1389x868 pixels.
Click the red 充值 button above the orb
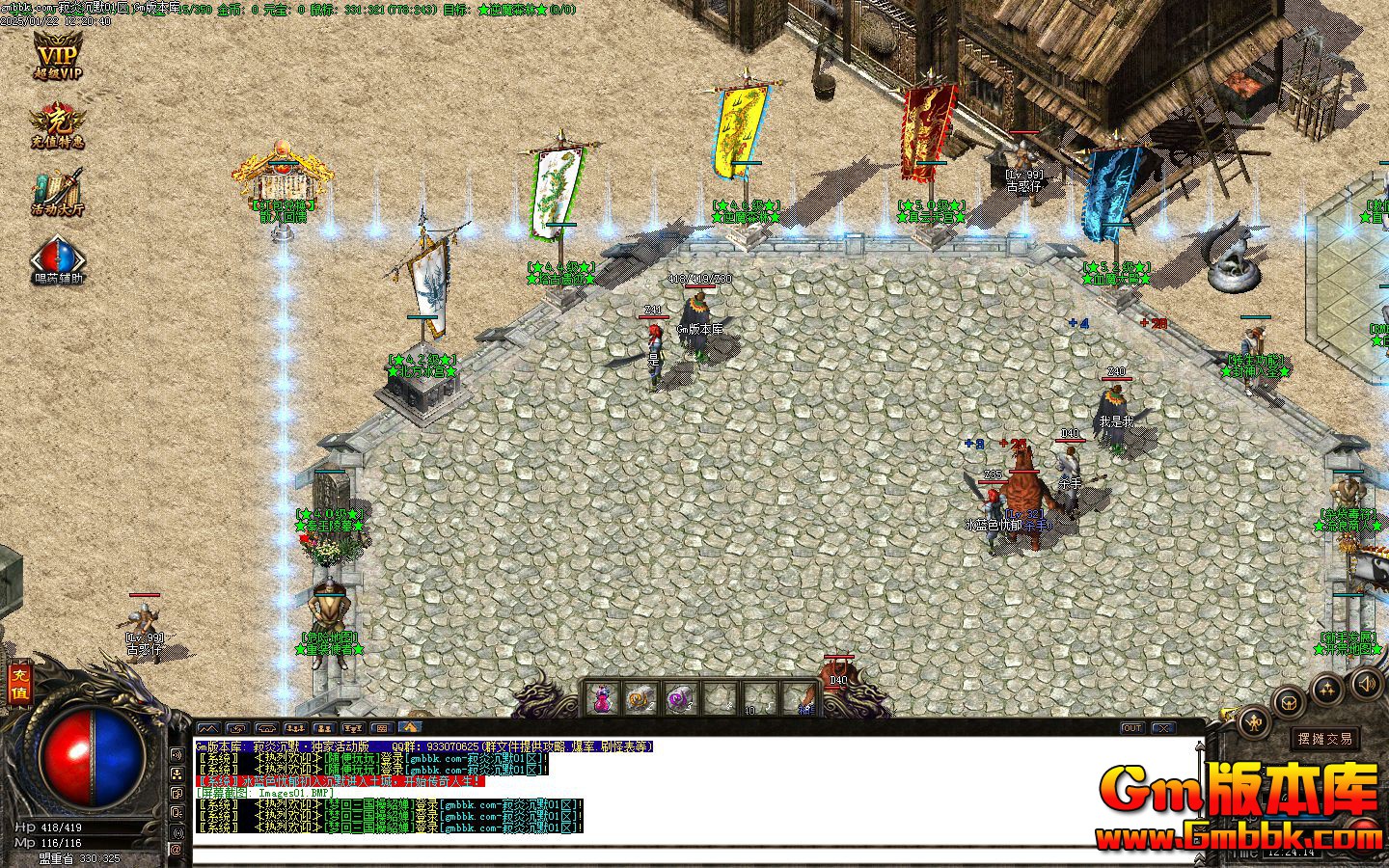(x=18, y=684)
